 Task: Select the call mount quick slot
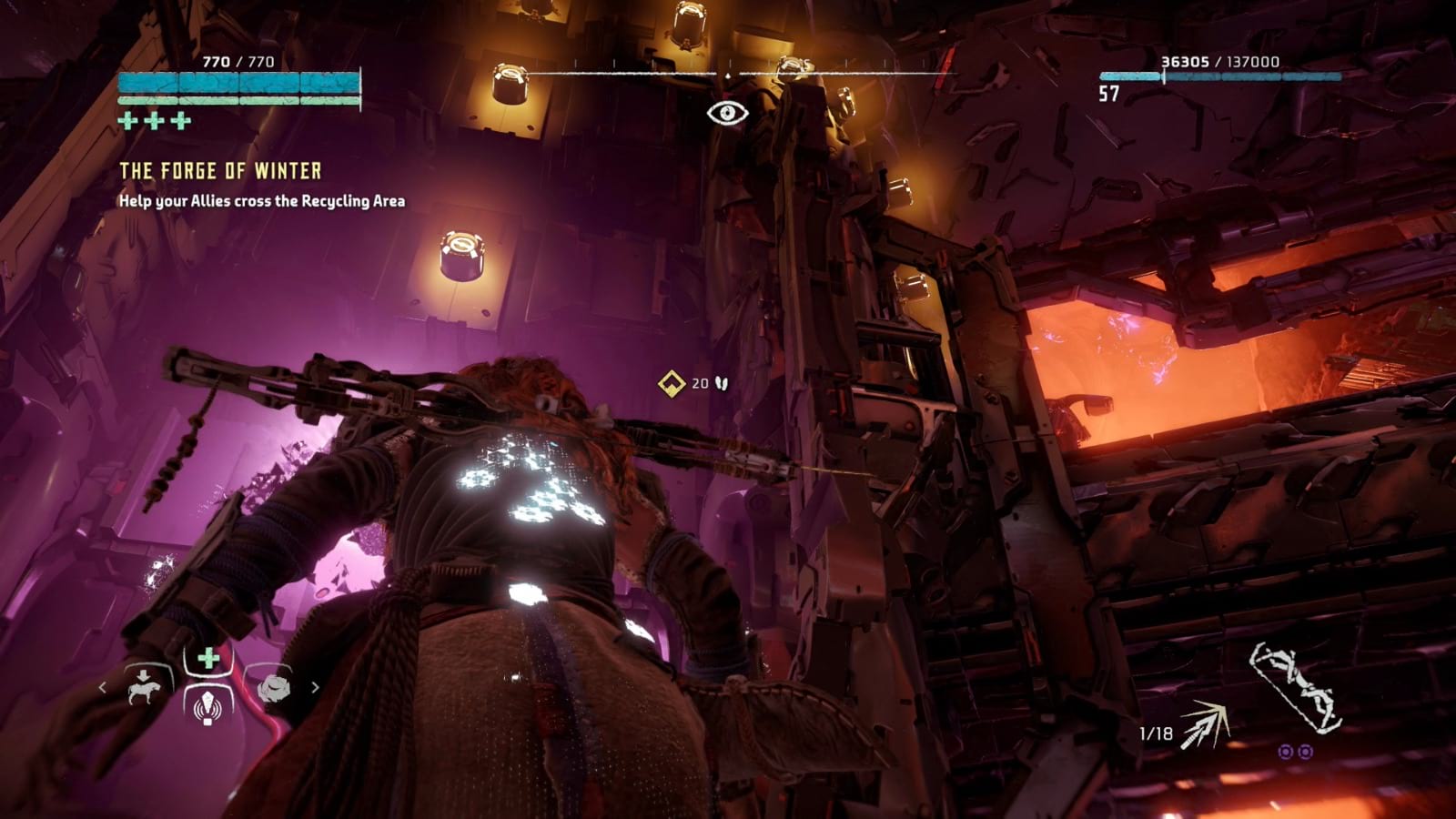145,687
